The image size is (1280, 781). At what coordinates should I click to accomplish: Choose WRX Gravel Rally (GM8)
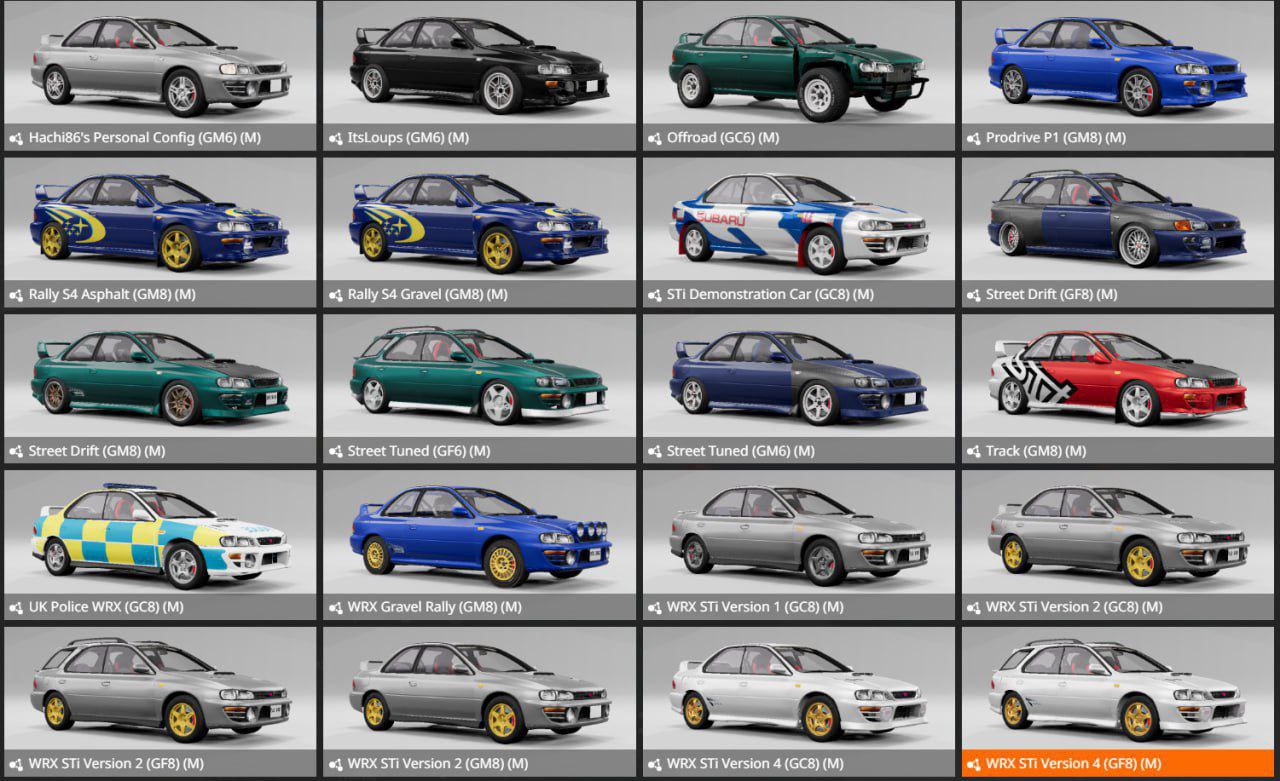click(479, 544)
